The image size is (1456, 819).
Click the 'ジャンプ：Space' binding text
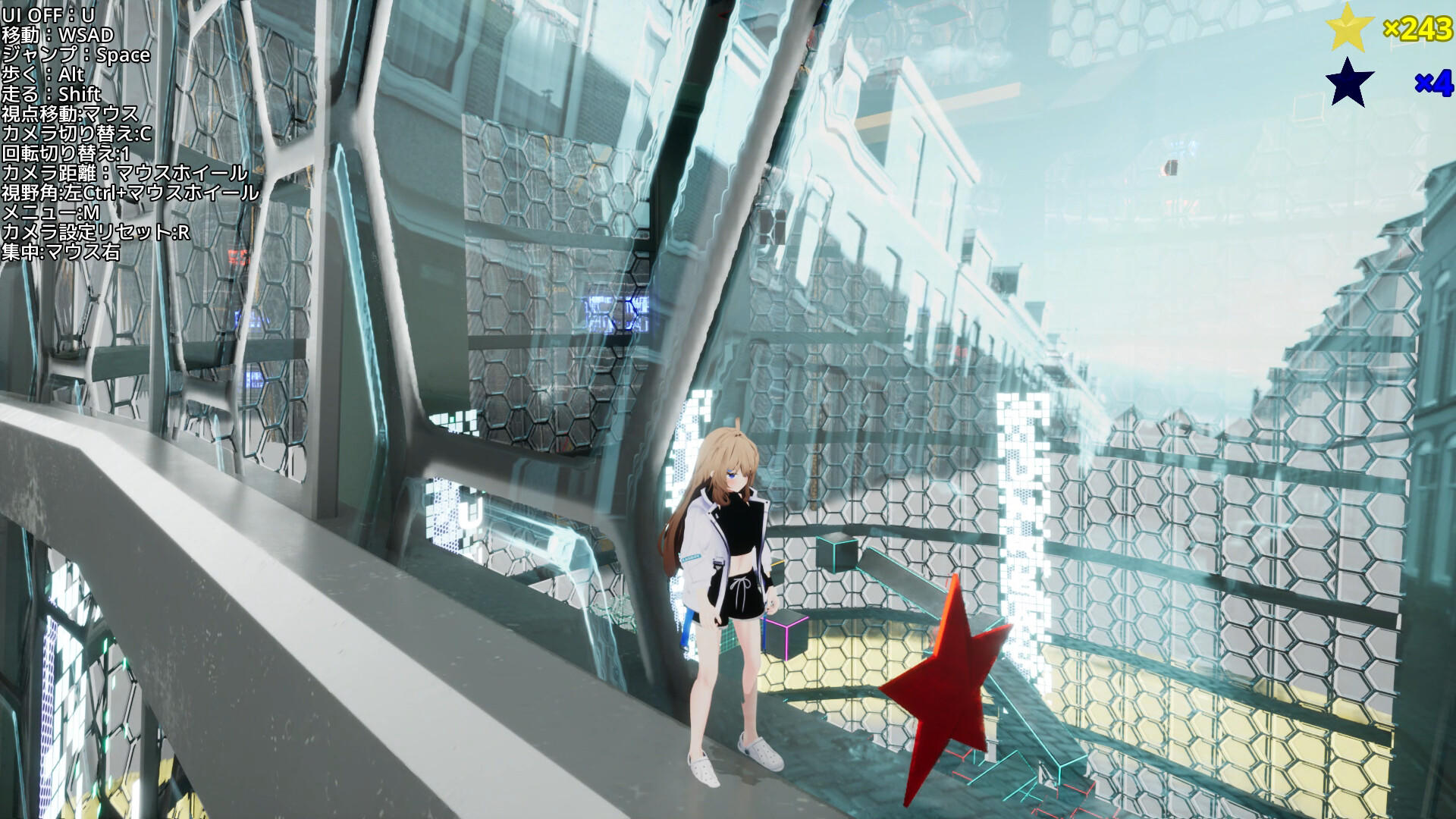pyautogui.click(x=76, y=55)
